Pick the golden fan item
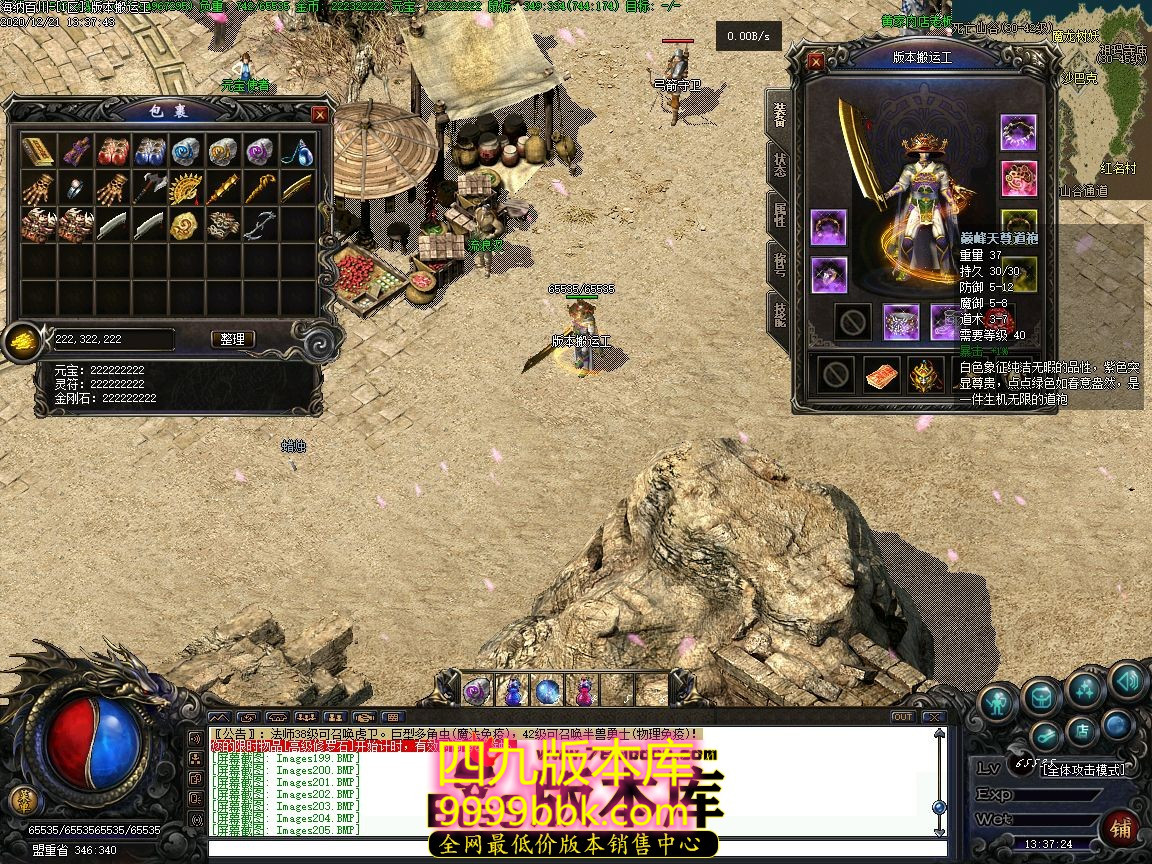The height and width of the screenshot is (864, 1152). 186,188
